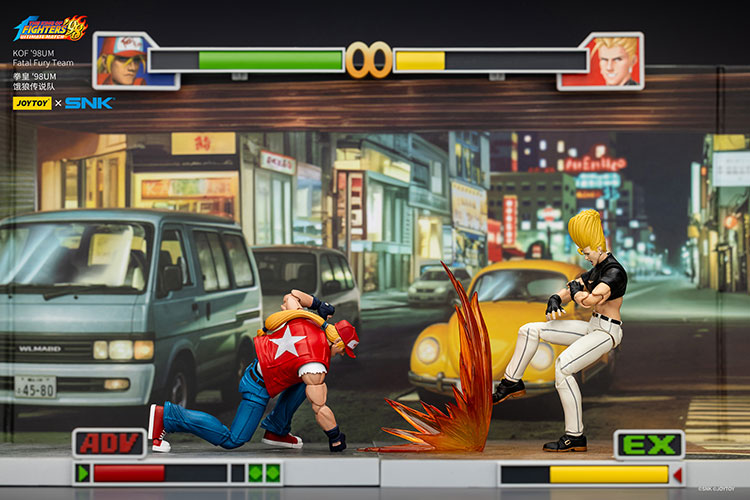The image size is (750, 500).
Task: Click the yellow JOYTOY logo
Action: tap(32, 103)
